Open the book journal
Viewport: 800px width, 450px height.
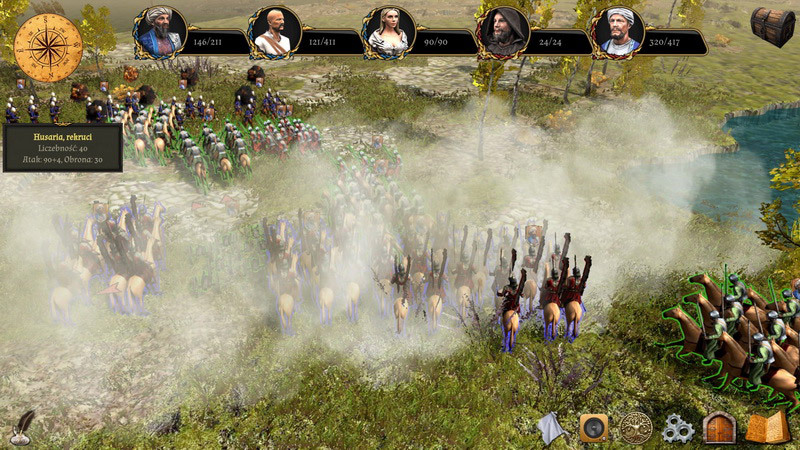(x=766, y=428)
